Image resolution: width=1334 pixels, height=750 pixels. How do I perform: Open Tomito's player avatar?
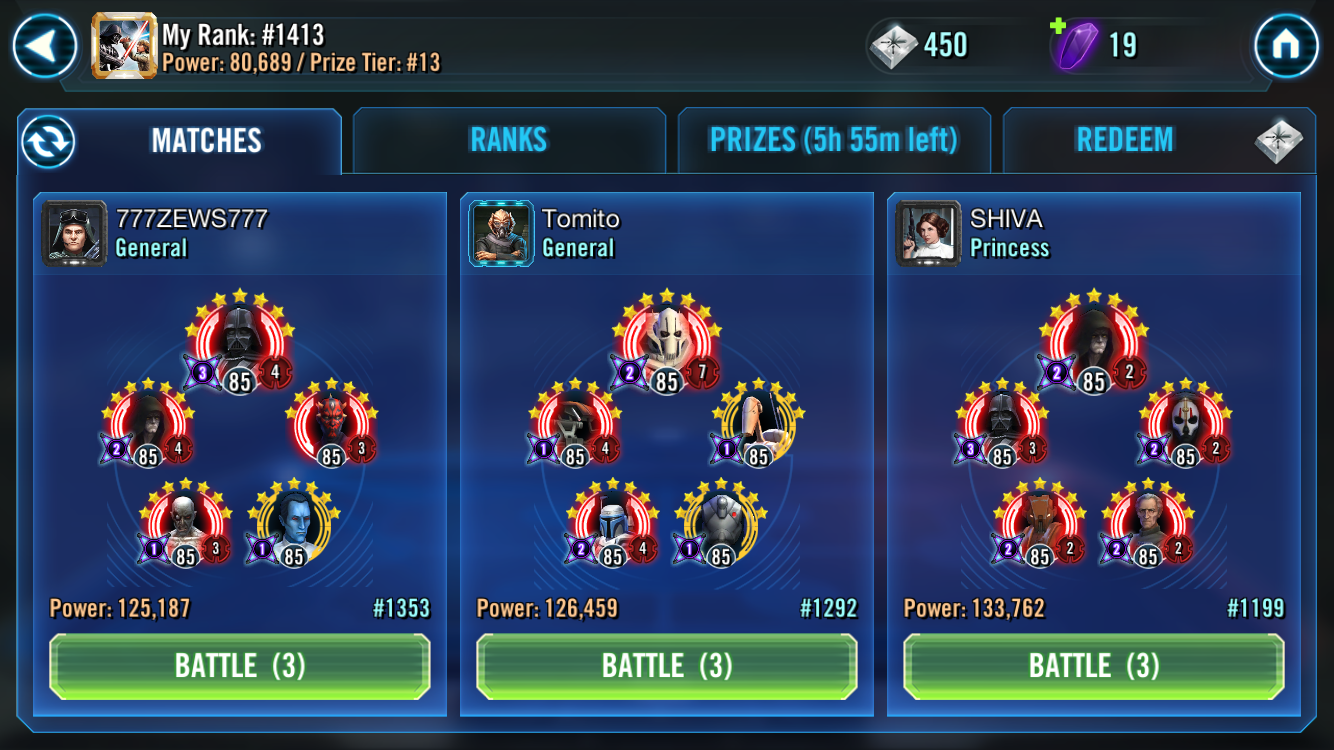tap(501, 233)
